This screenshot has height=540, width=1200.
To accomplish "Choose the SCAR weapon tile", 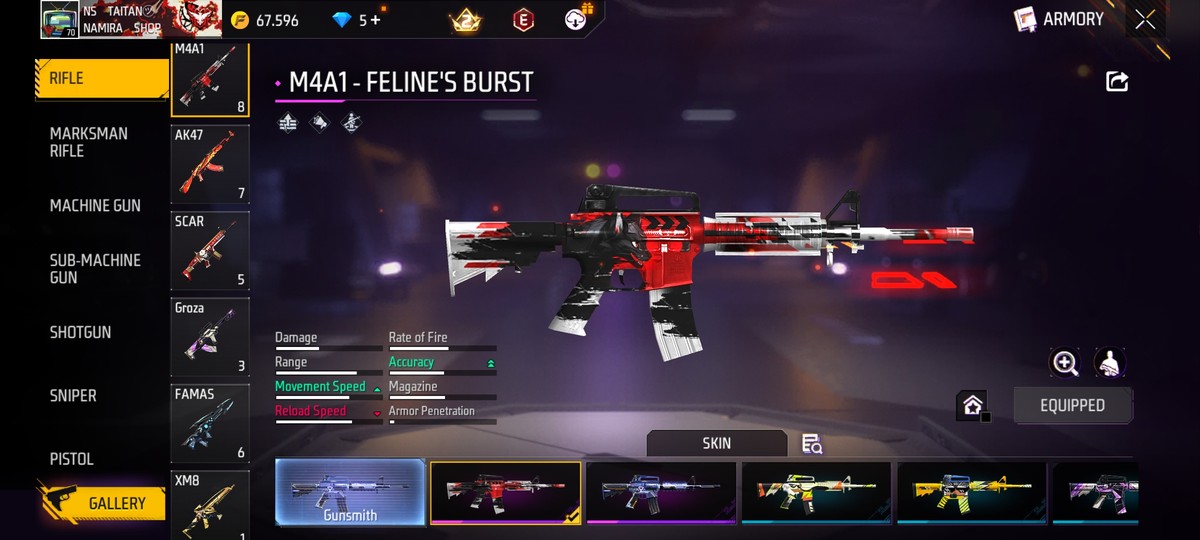I will [210, 250].
